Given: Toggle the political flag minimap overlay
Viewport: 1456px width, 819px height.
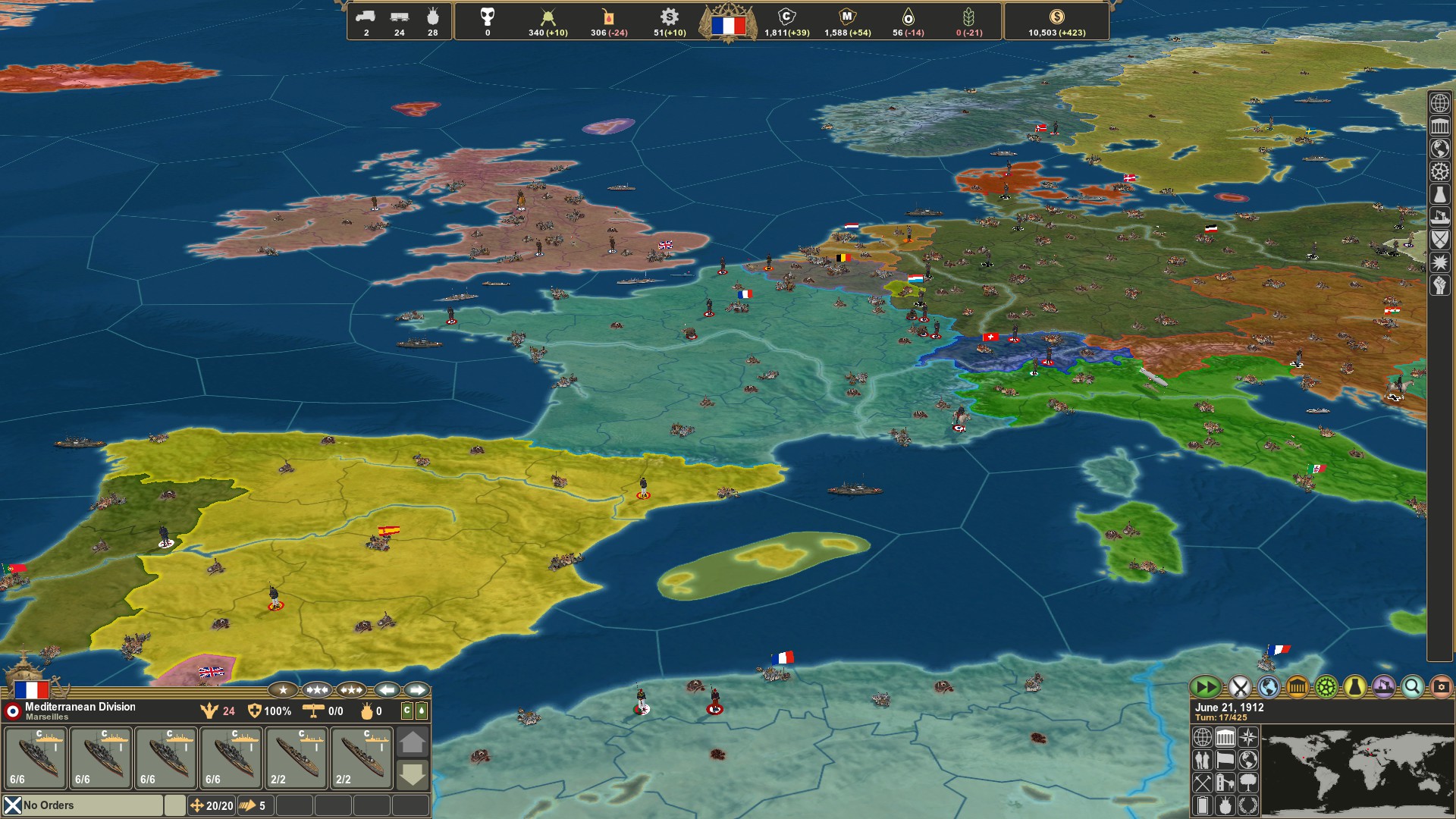Looking at the screenshot, I should coord(1225,761).
